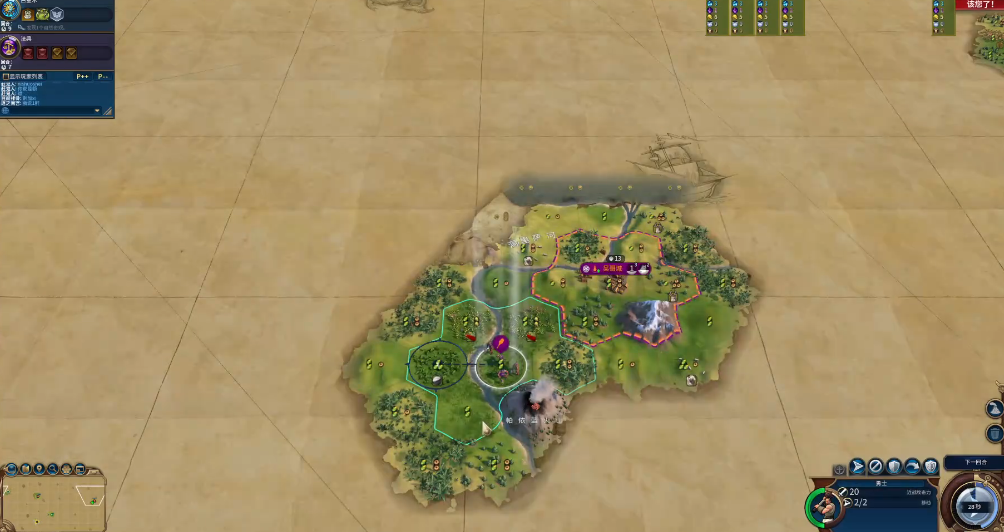Screen dimensions: 1004x532
Task: Open the civics tree scales portrait
Action: 11,47
